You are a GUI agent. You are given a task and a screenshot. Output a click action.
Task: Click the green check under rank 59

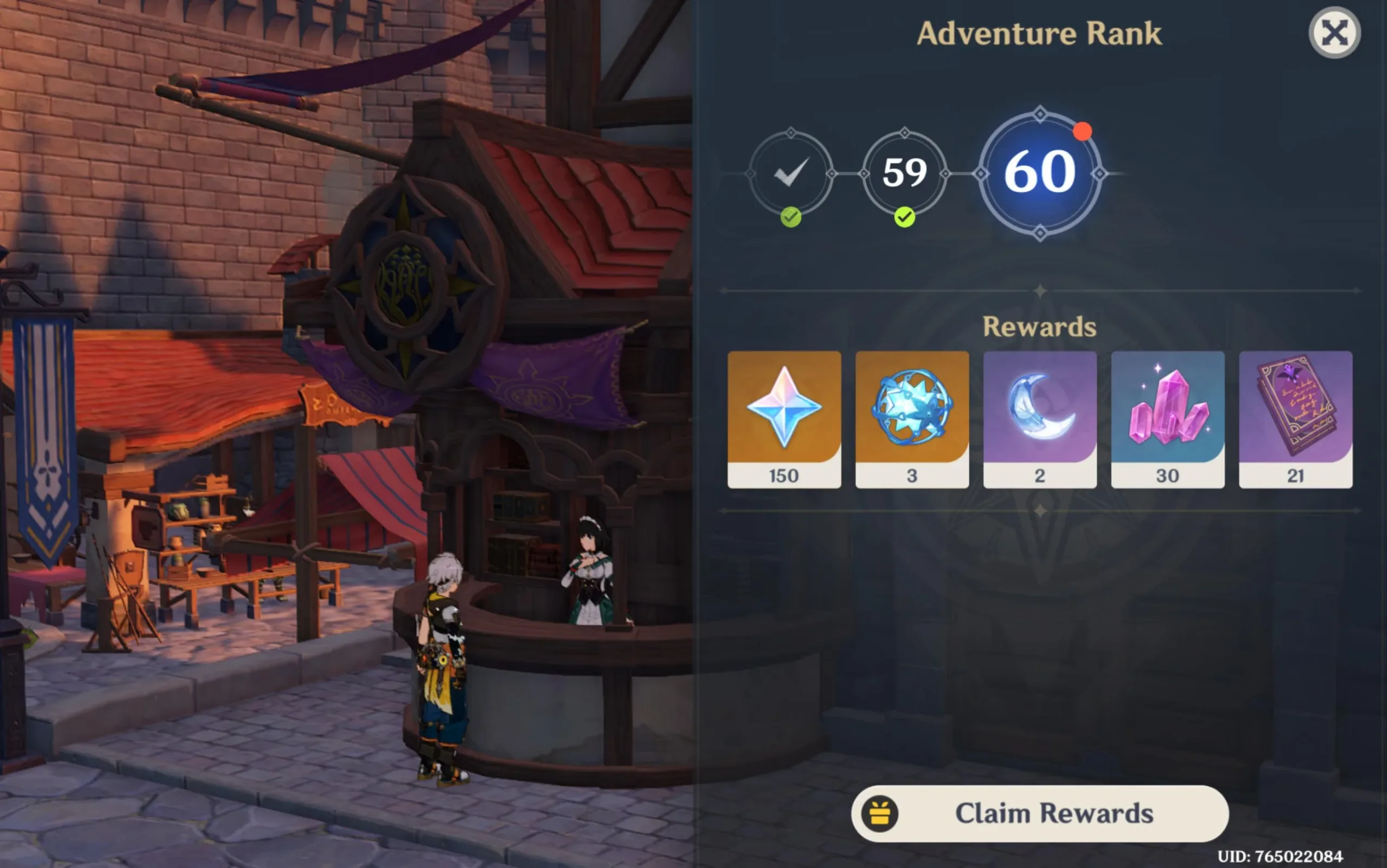905,218
